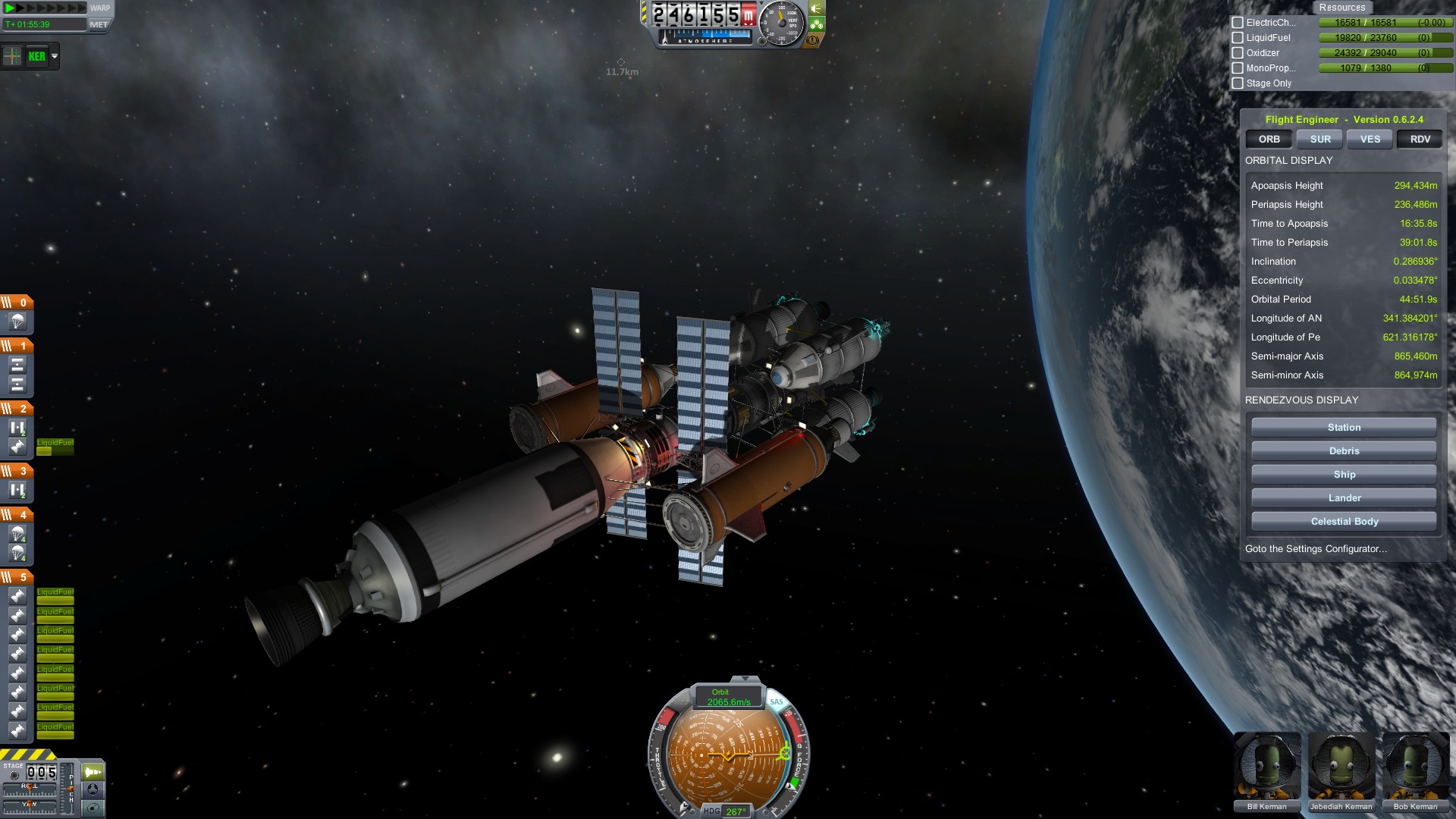This screenshot has height=819, width=1456.
Task: Toggle the landing gear button
Action: [x=817, y=24]
